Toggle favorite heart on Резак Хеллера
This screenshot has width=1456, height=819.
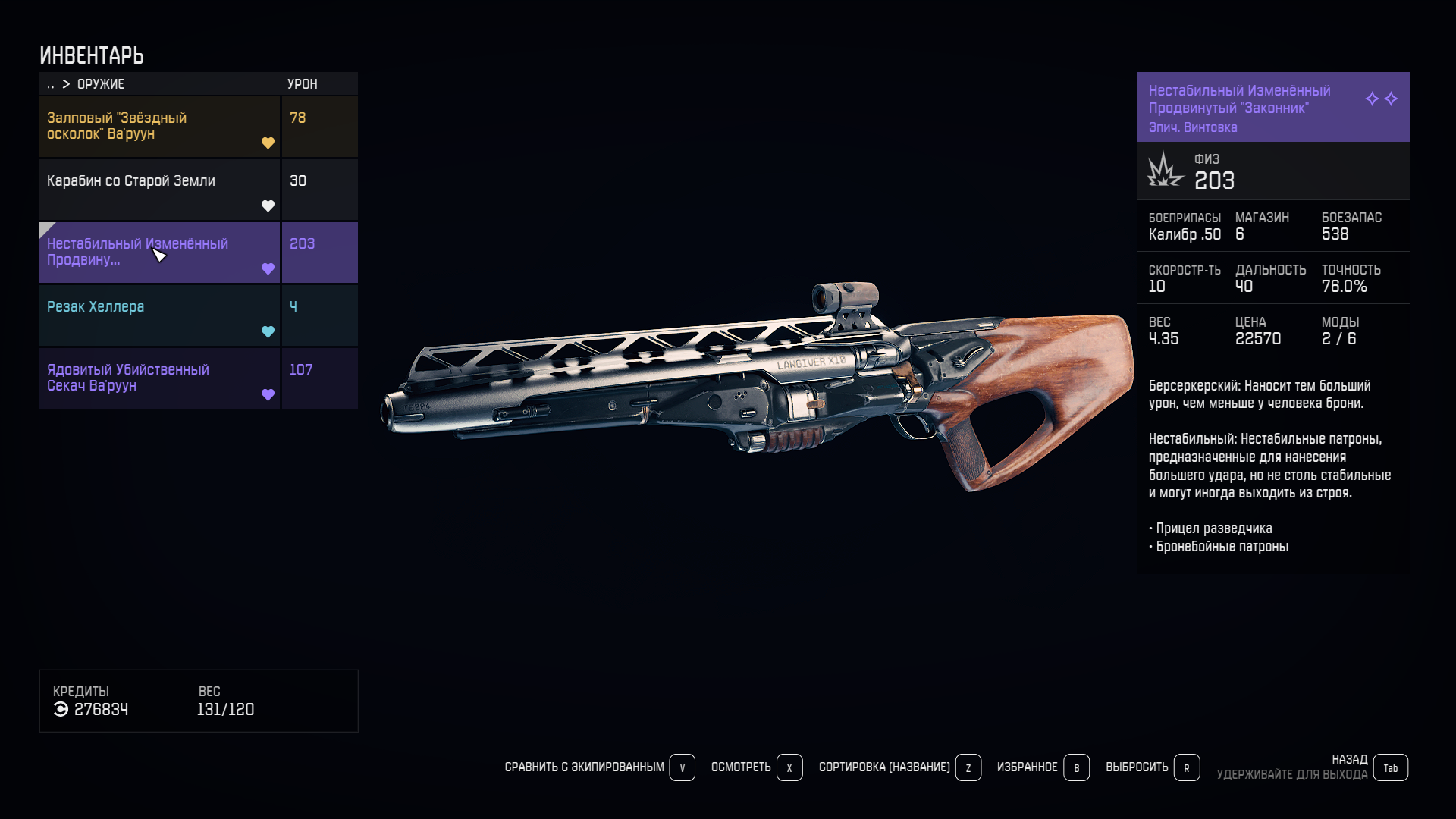coord(268,331)
